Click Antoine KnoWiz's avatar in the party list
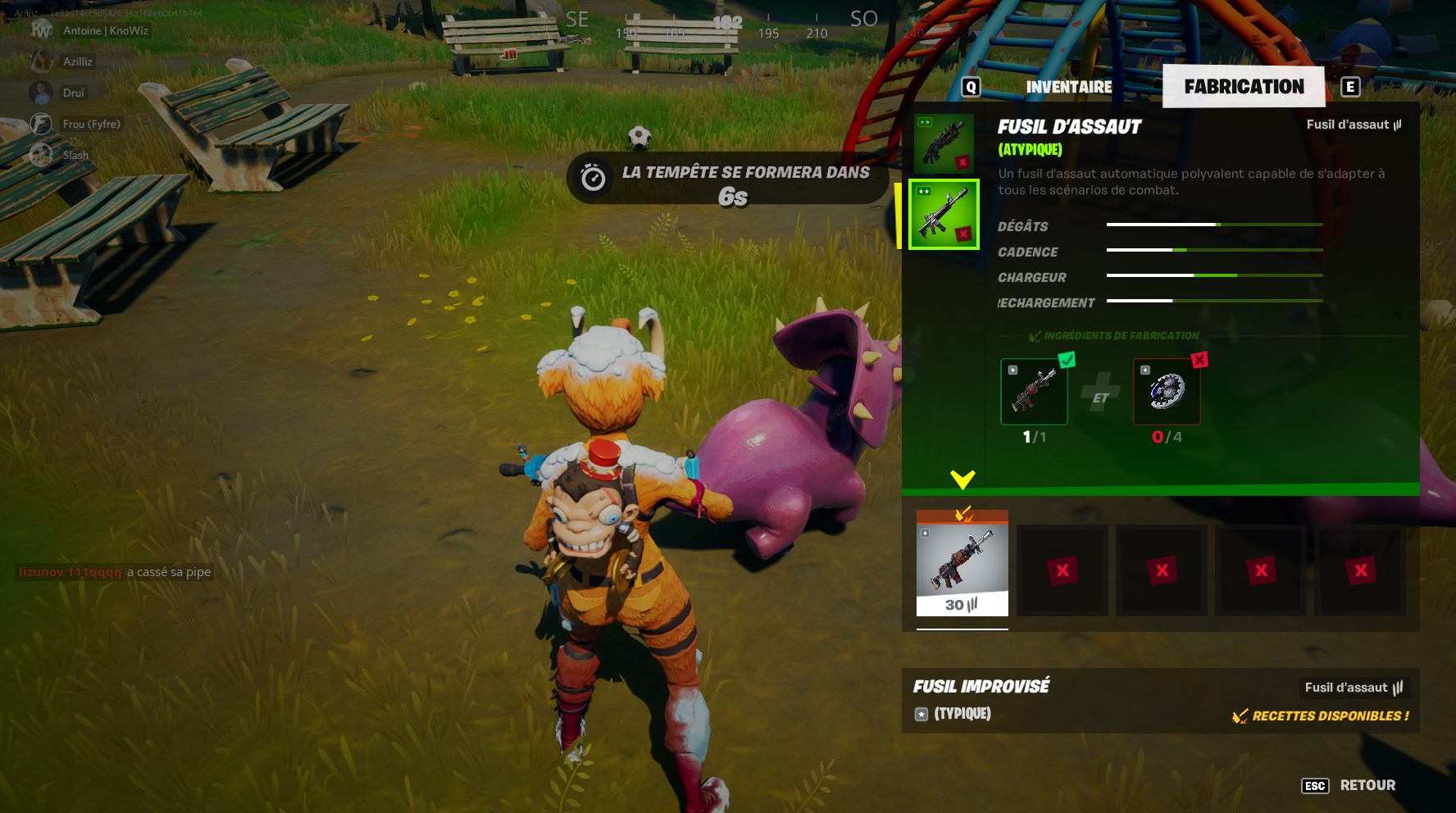This screenshot has width=1456, height=813. pos(40,31)
